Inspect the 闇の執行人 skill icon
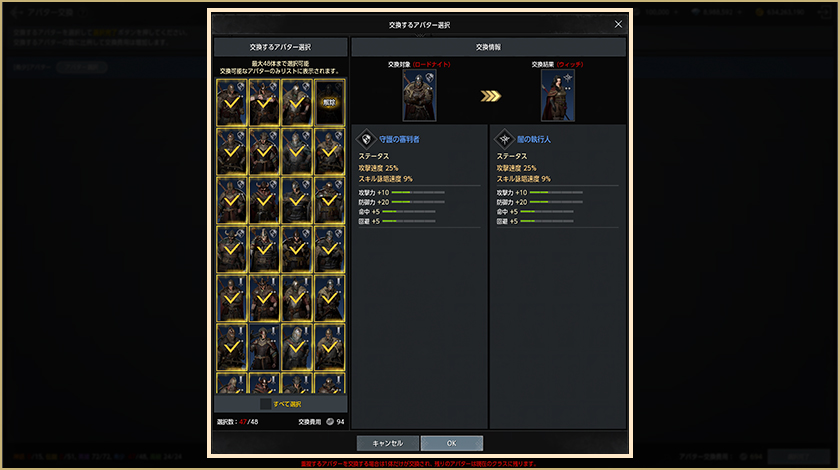840x470 pixels. coord(503,140)
